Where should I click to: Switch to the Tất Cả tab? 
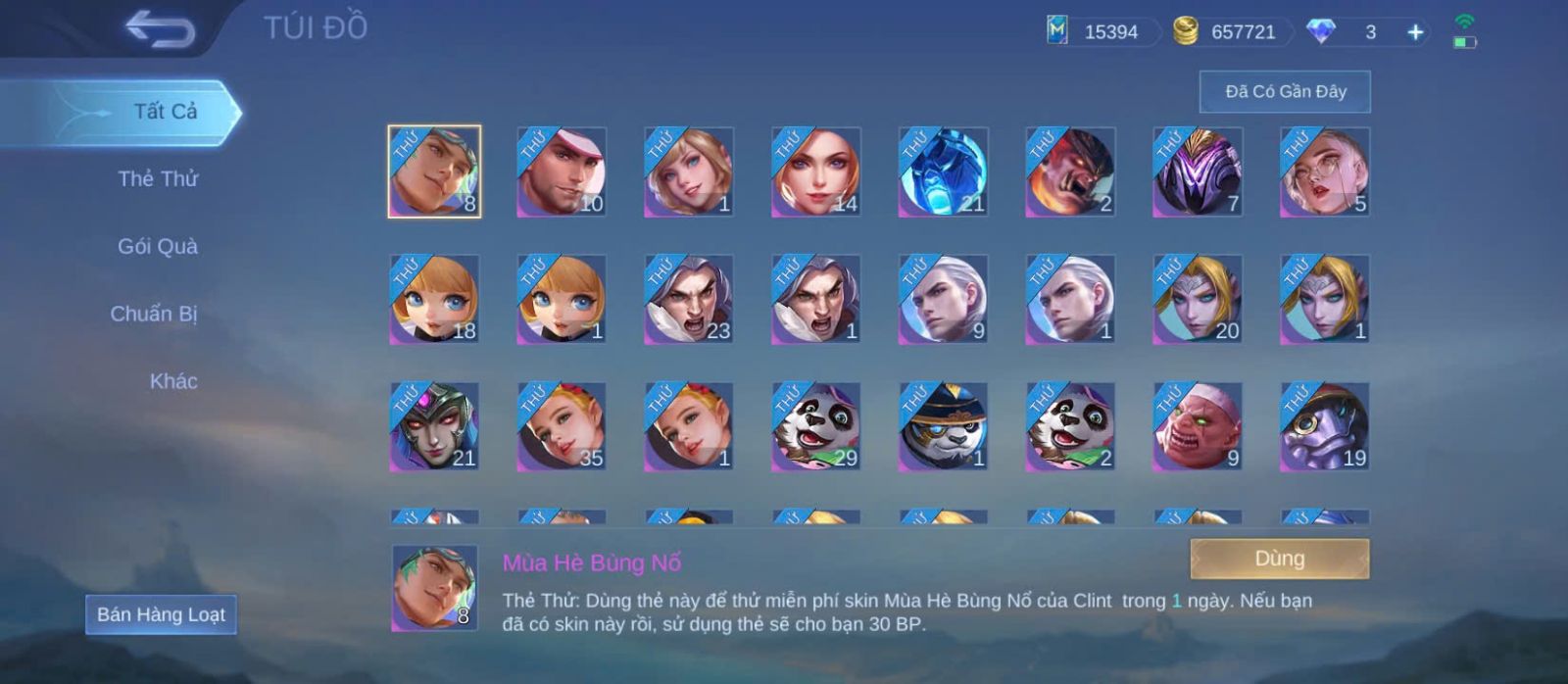(x=165, y=112)
